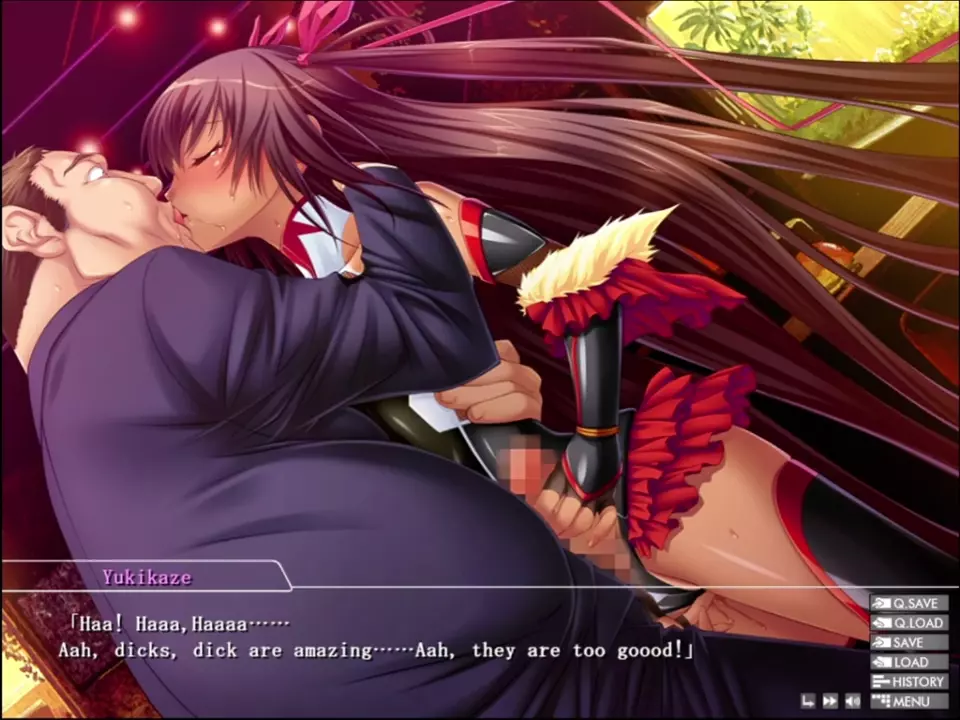Click the bent-arrow auto-advance icon

click(x=808, y=701)
